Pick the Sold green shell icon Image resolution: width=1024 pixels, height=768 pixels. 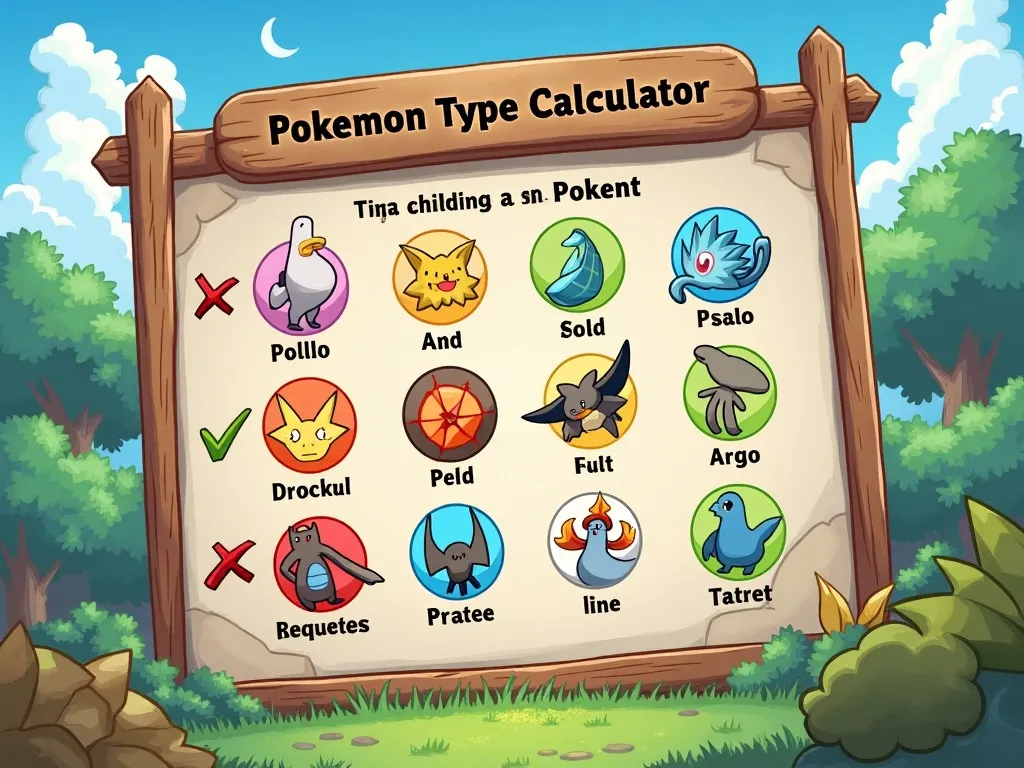pos(577,265)
